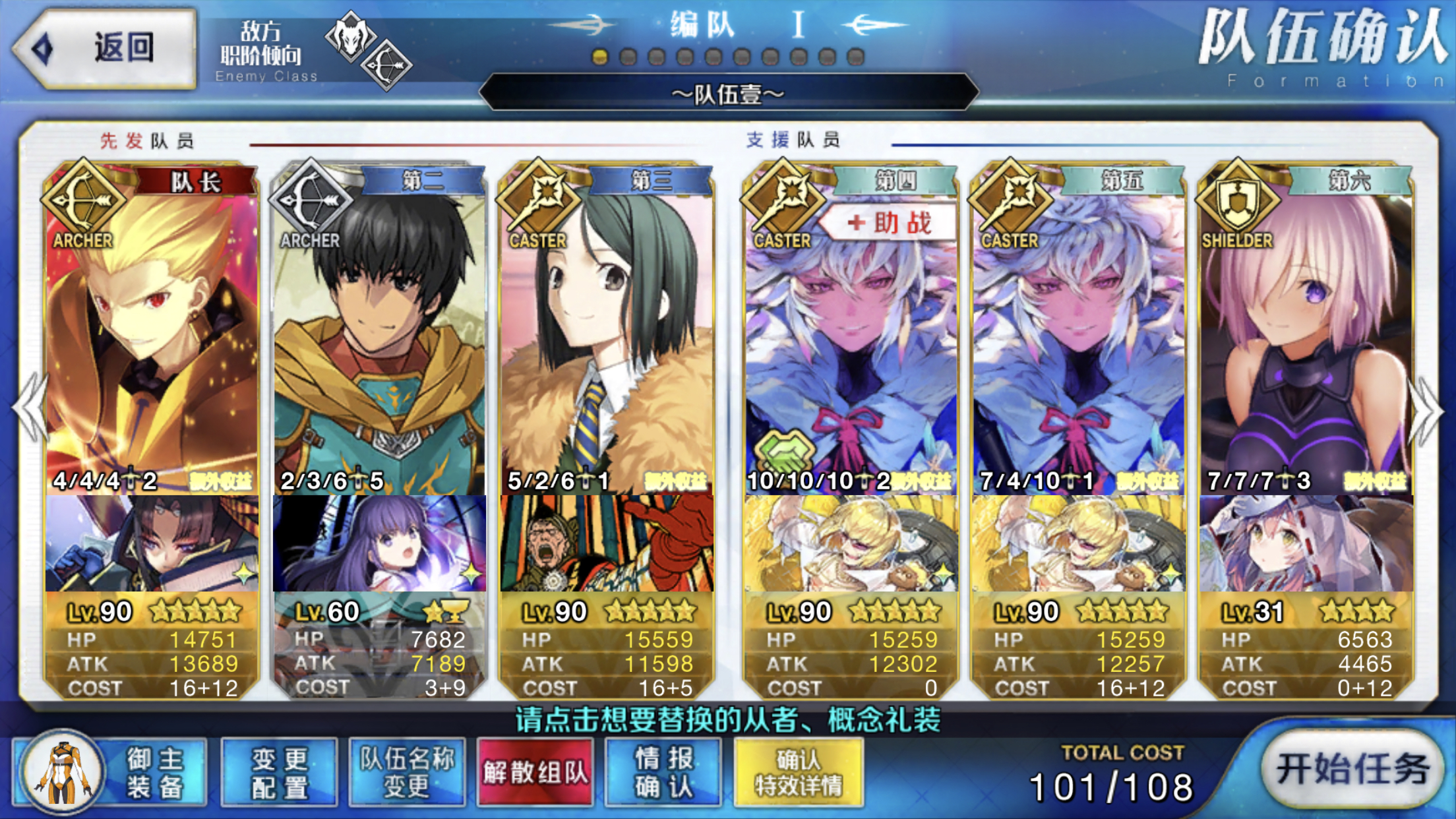Jump to the second party dot indicator
This screenshot has height=819, width=1456.
(628, 57)
